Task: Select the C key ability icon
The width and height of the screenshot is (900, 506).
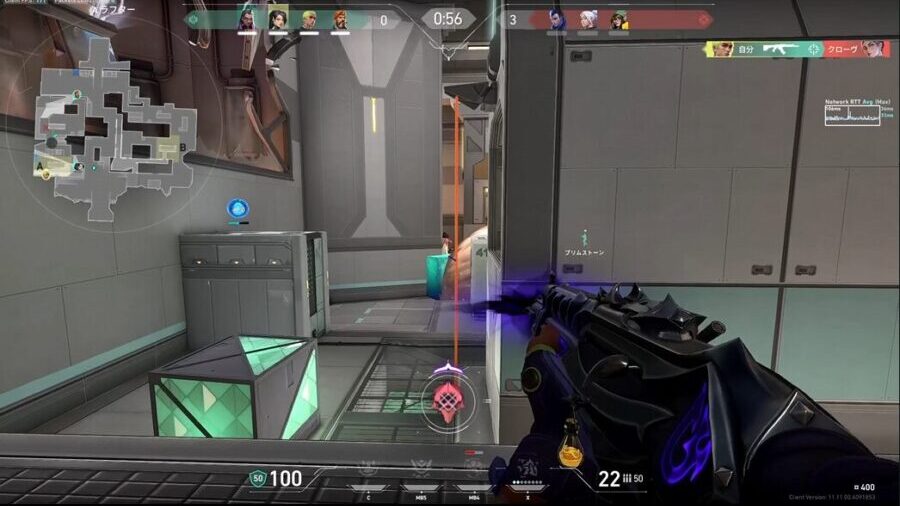Action: pos(368,468)
